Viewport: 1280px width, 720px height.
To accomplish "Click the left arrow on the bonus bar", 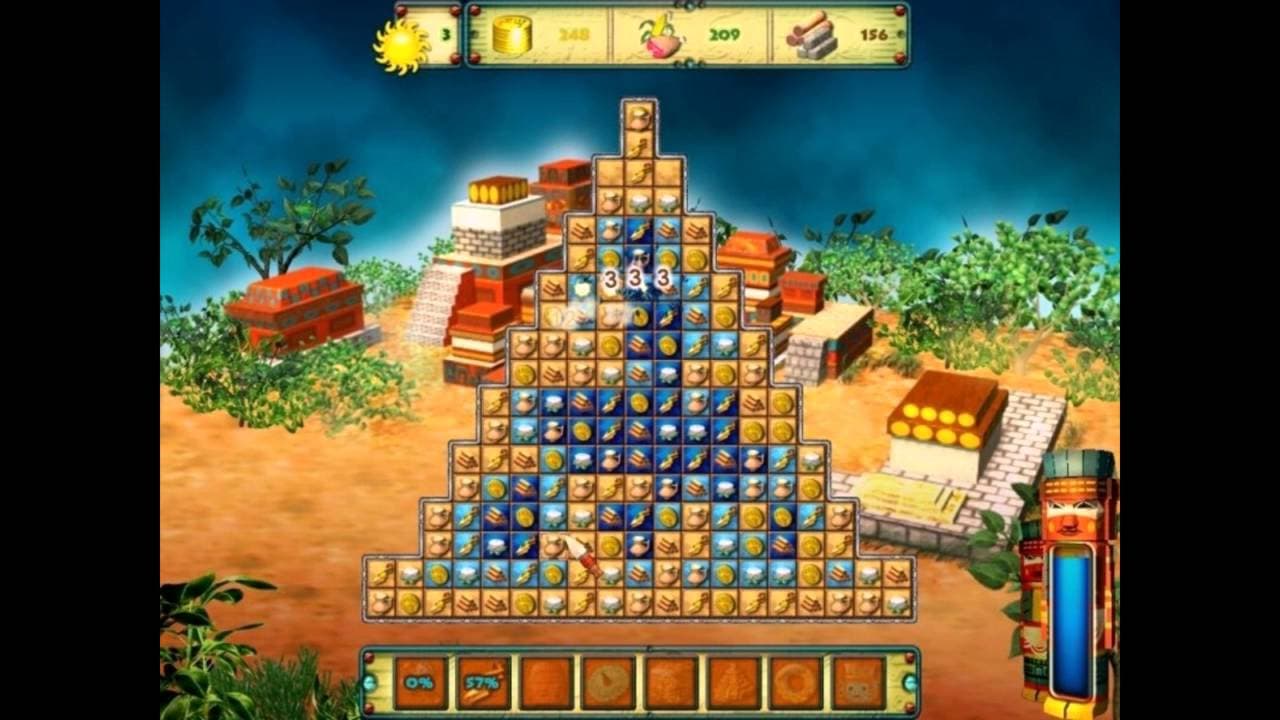I will (371, 684).
